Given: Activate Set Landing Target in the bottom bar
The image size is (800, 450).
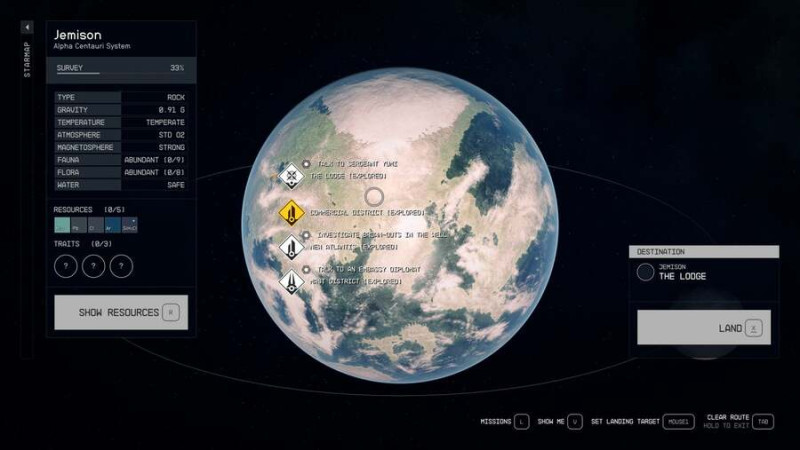Looking at the screenshot, I should [x=640, y=421].
